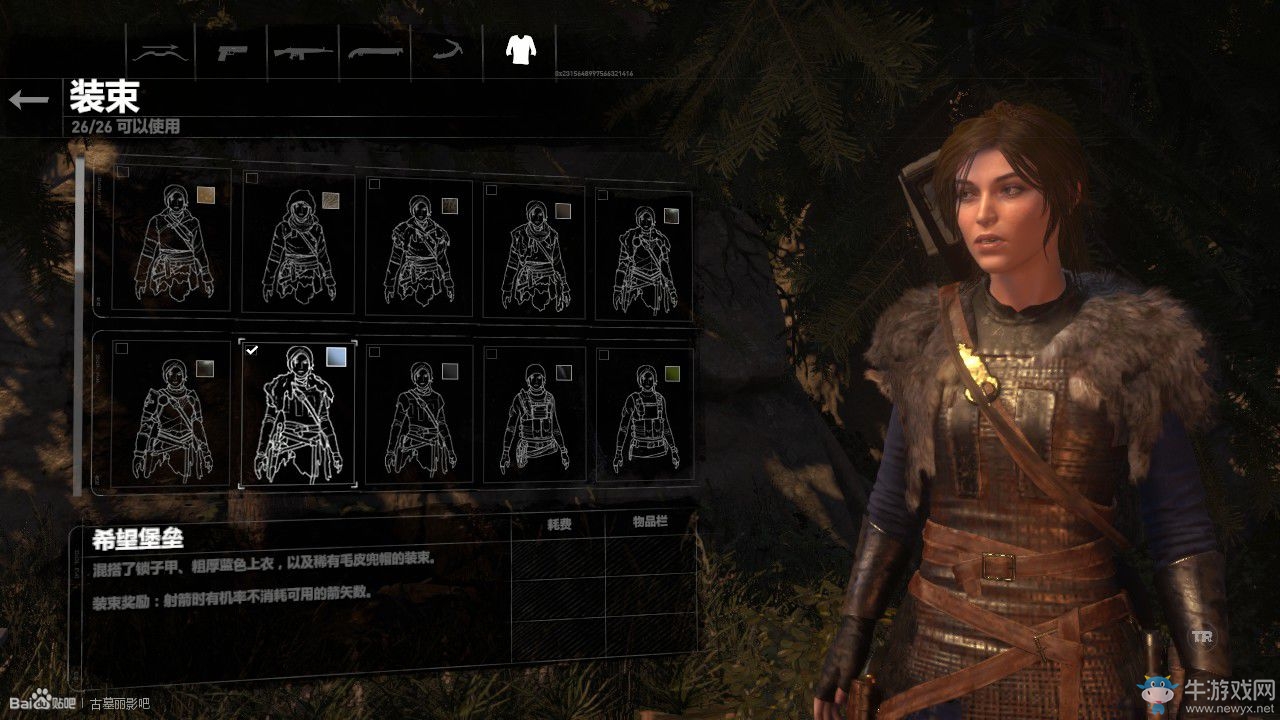Open the outfit shirt tab

coord(519,49)
